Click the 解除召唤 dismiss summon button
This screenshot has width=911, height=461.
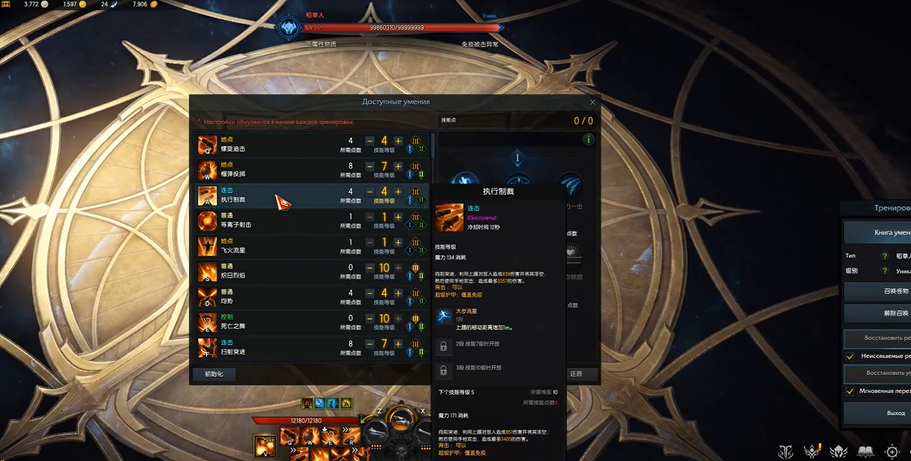(880, 313)
